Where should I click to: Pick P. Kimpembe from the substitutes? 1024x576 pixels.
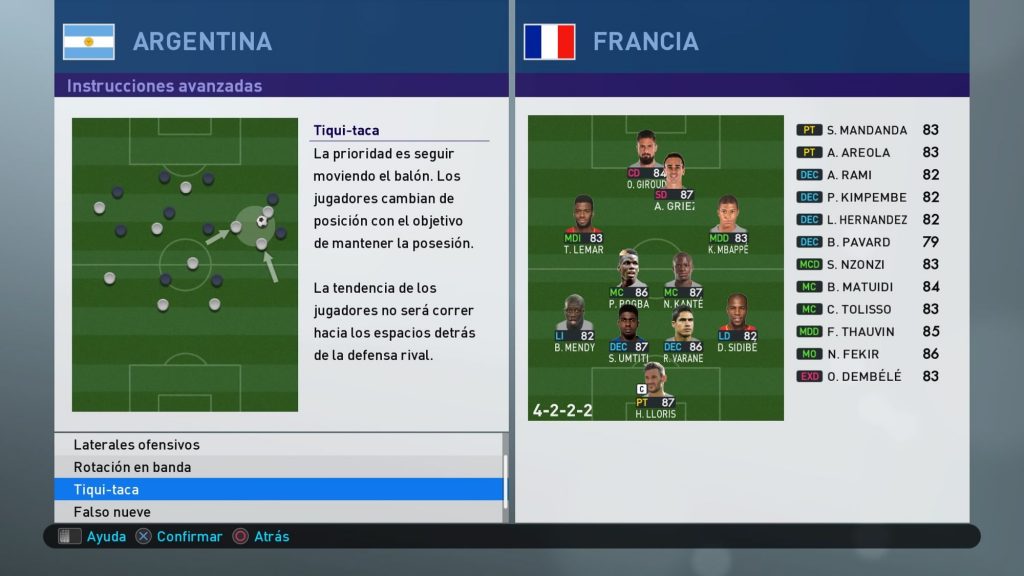tap(867, 197)
